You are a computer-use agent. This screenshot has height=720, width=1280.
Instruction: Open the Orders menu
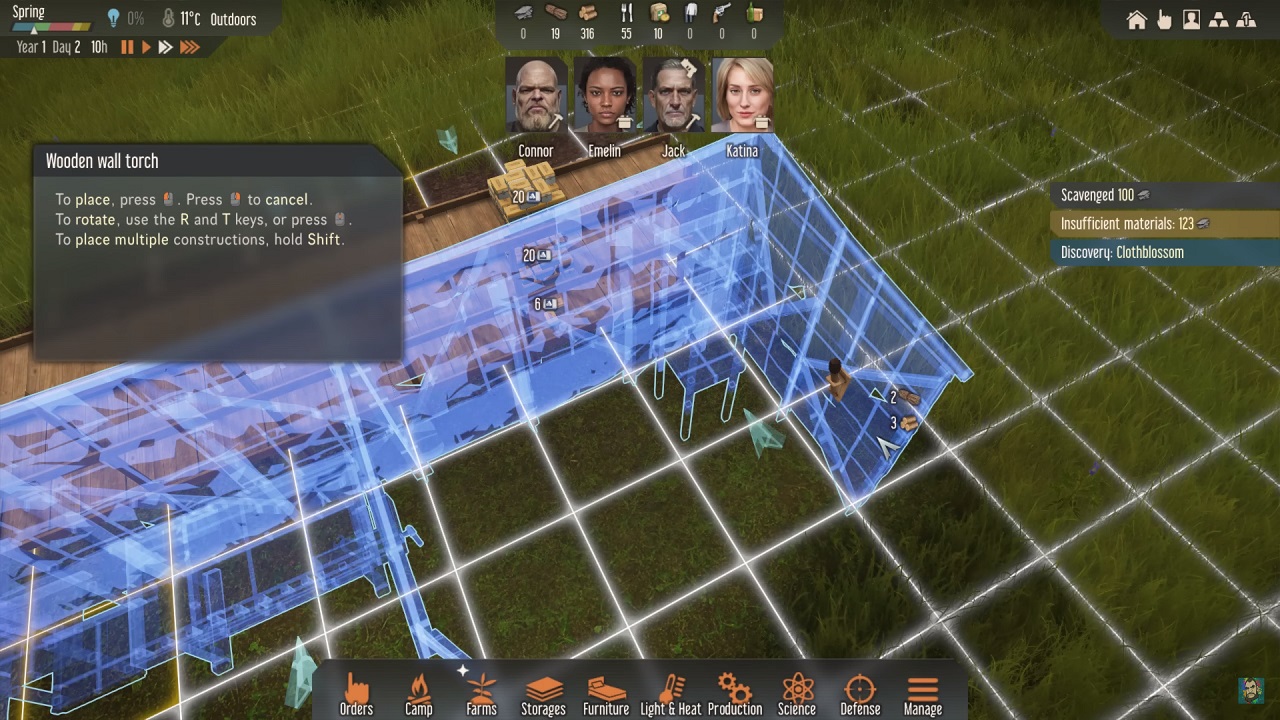tap(355, 694)
